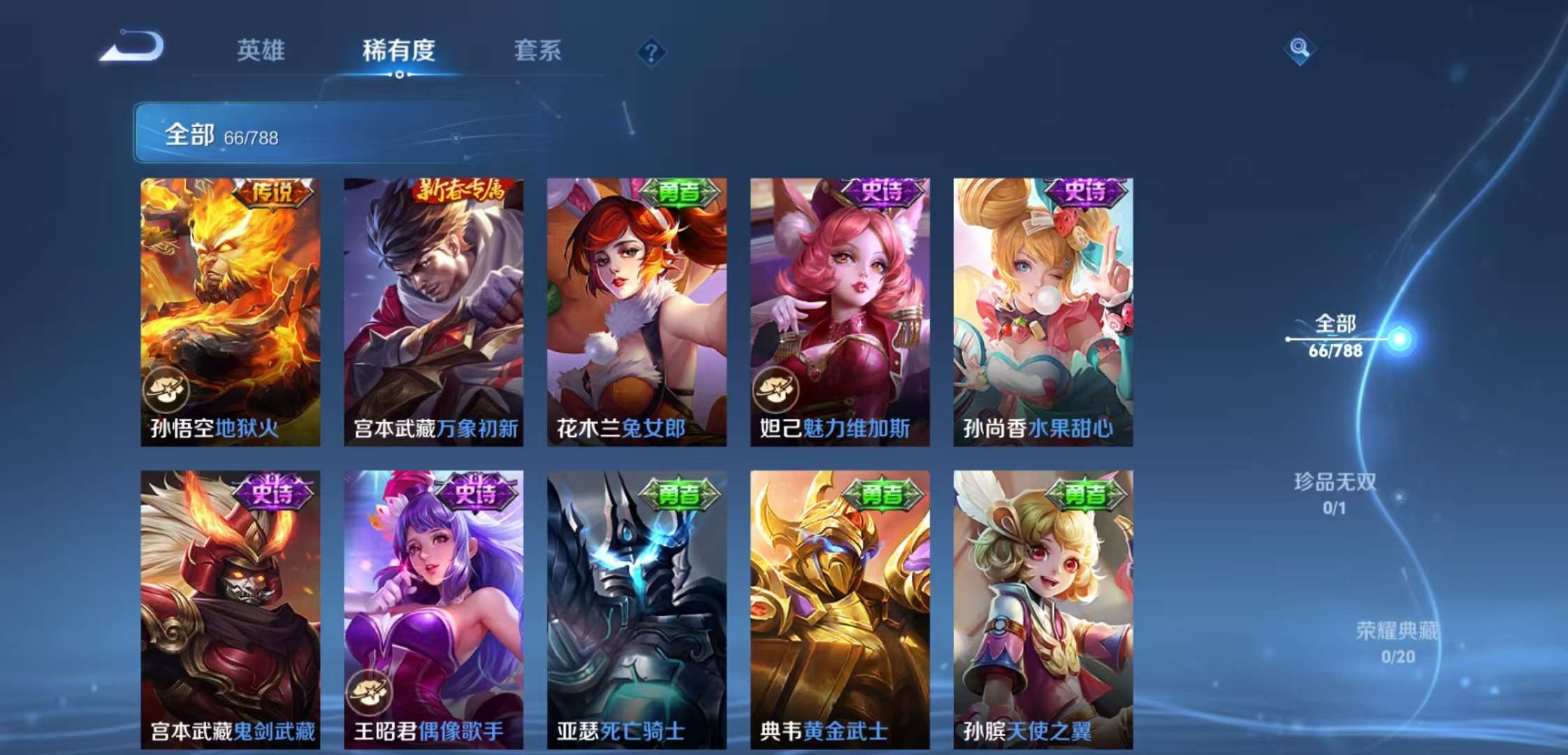The width and height of the screenshot is (1568, 755).
Task: Switch to the 英雄 tab
Action: point(262,50)
